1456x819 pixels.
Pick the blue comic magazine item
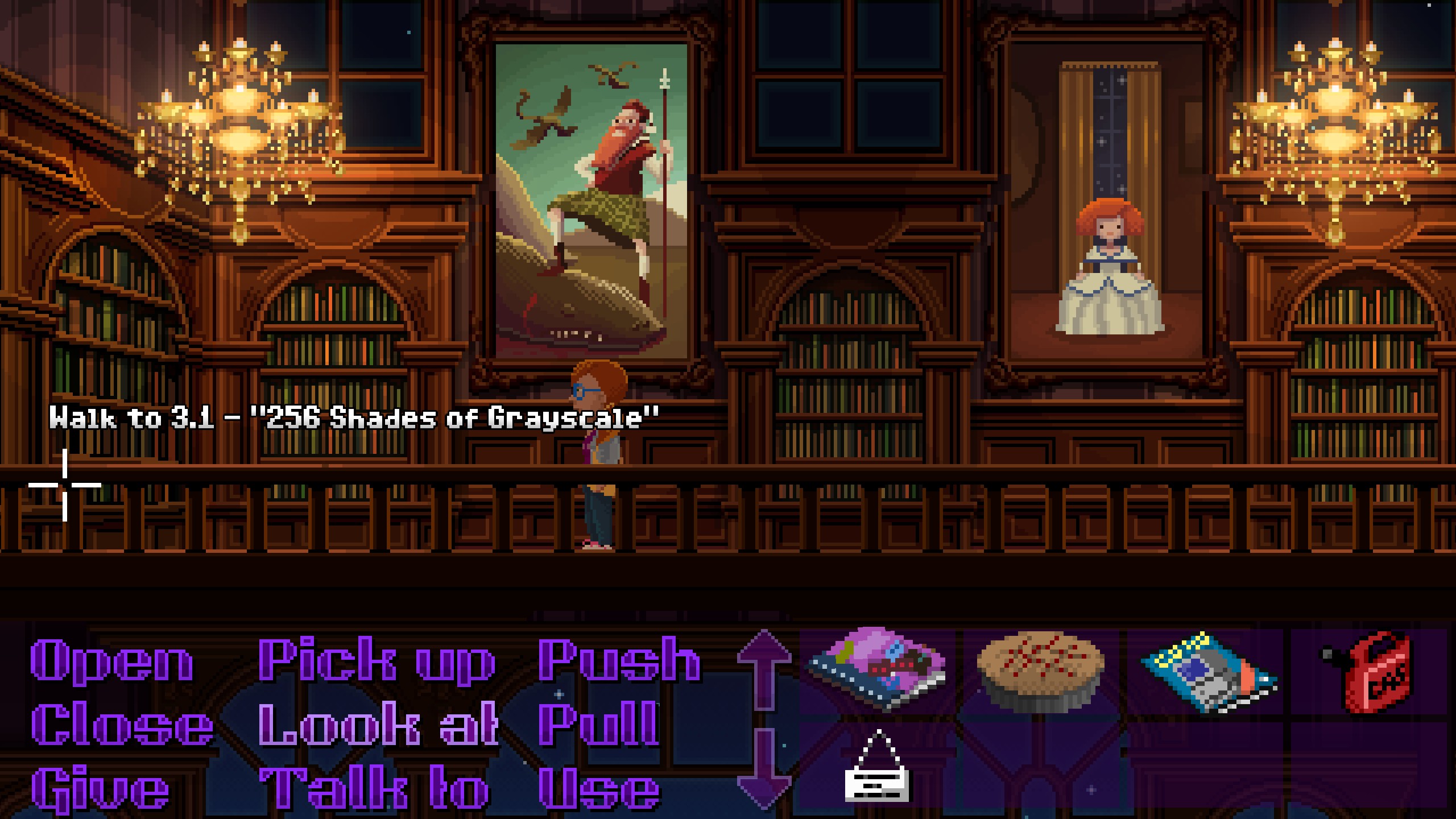1208,671
